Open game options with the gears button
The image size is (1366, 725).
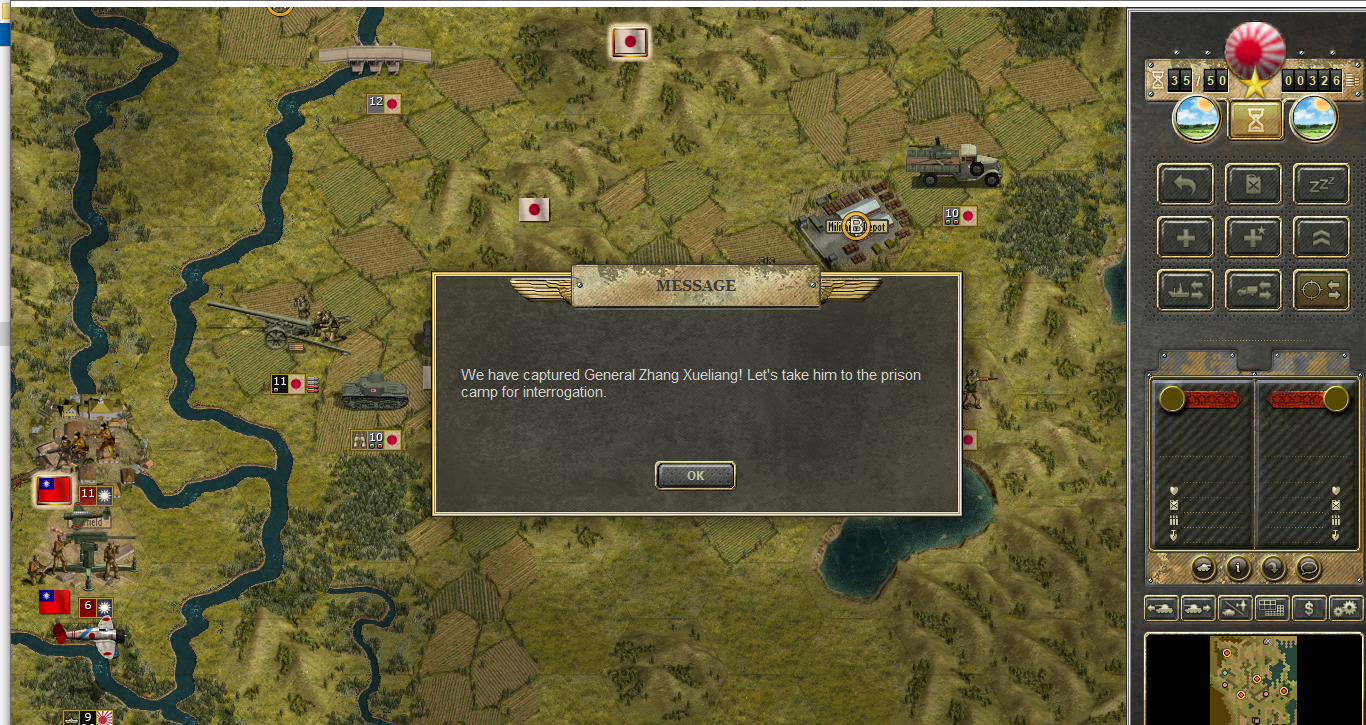tap(1345, 607)
